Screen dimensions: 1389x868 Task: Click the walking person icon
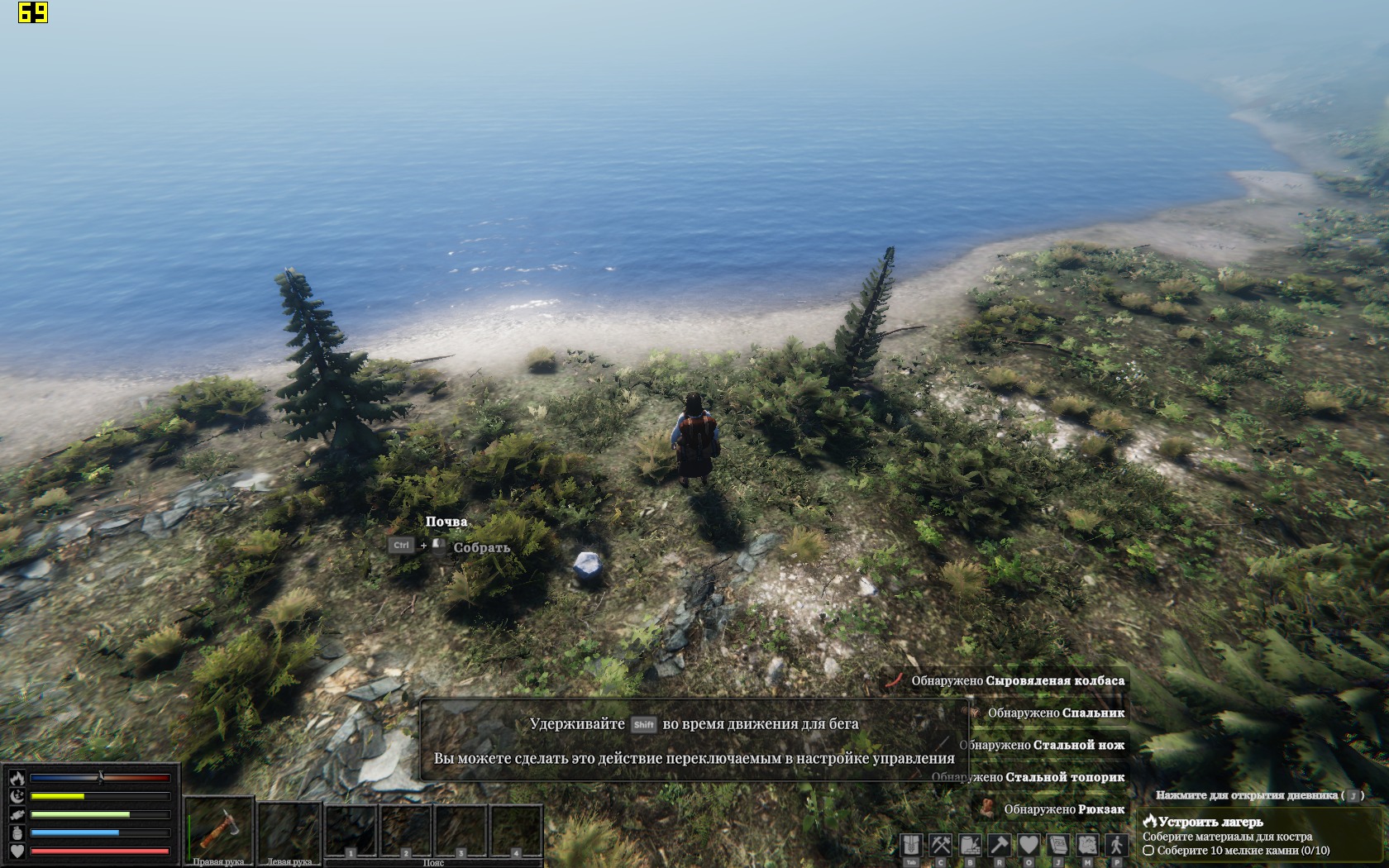coord(1117,845)
